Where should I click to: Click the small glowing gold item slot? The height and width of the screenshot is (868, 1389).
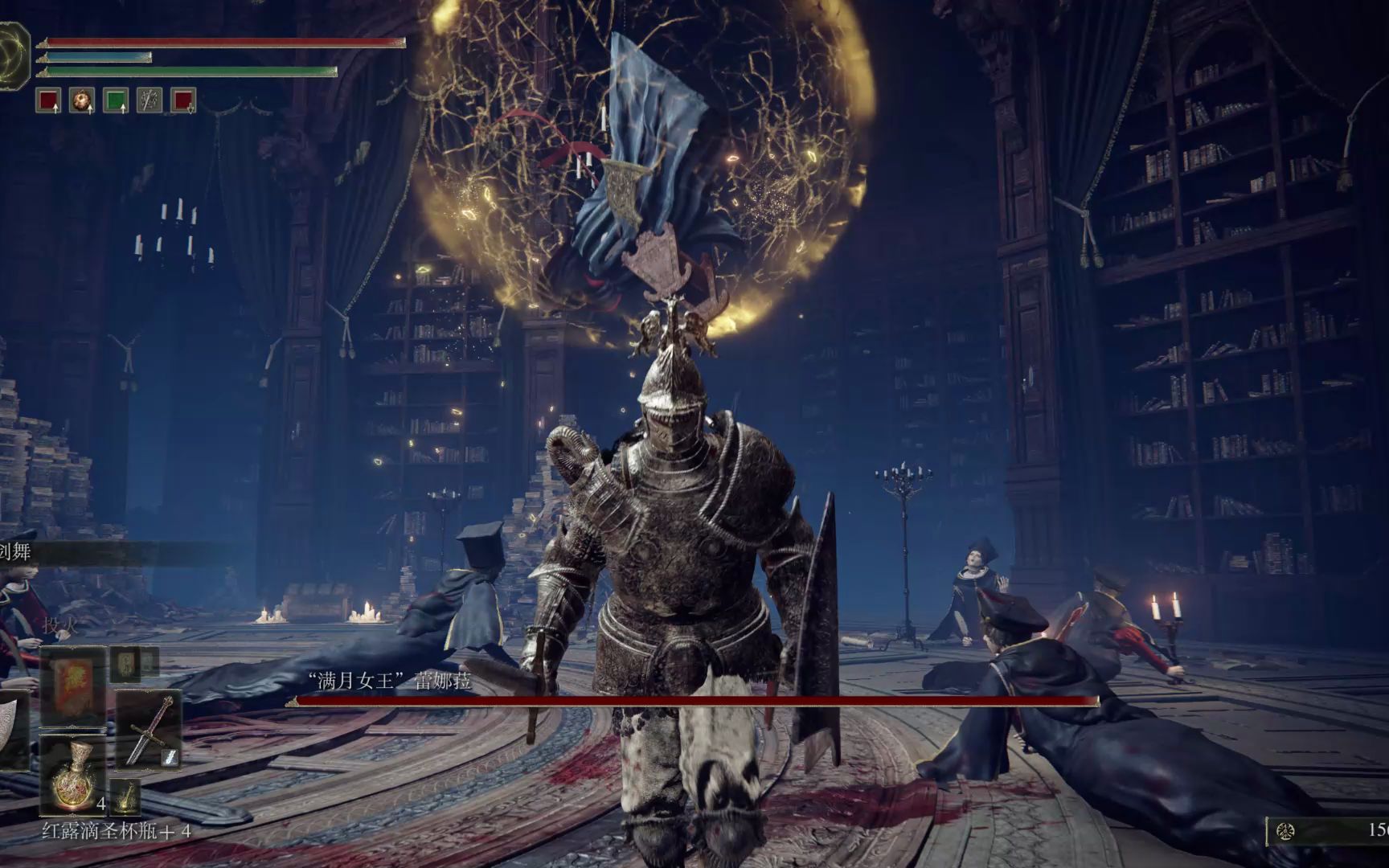125,796
